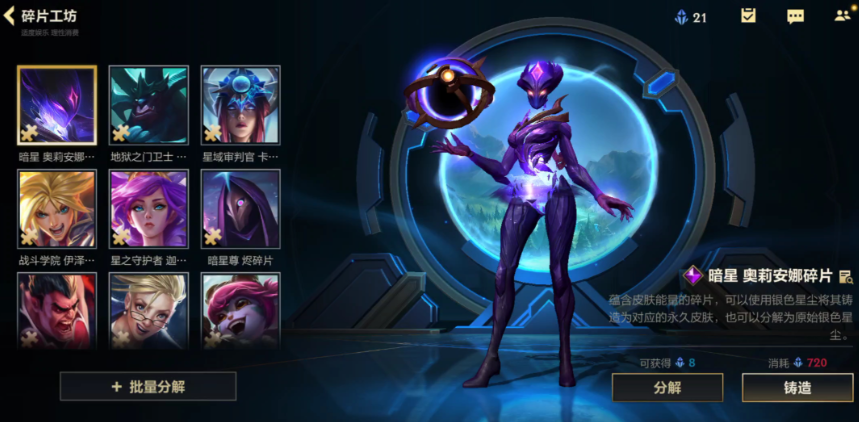Pick the 战斗学院 伊泽瑞尔 shard

57,208
